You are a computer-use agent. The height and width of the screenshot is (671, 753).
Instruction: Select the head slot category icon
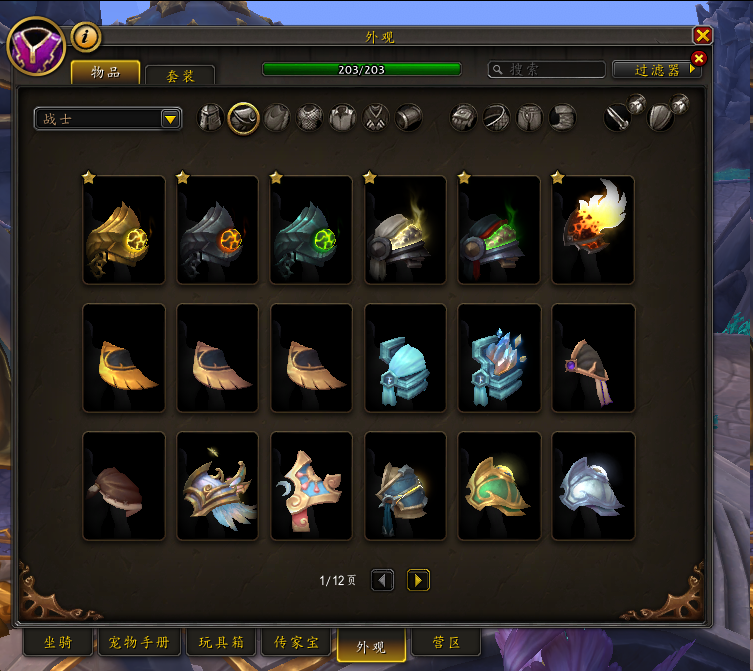pos(211,118)
